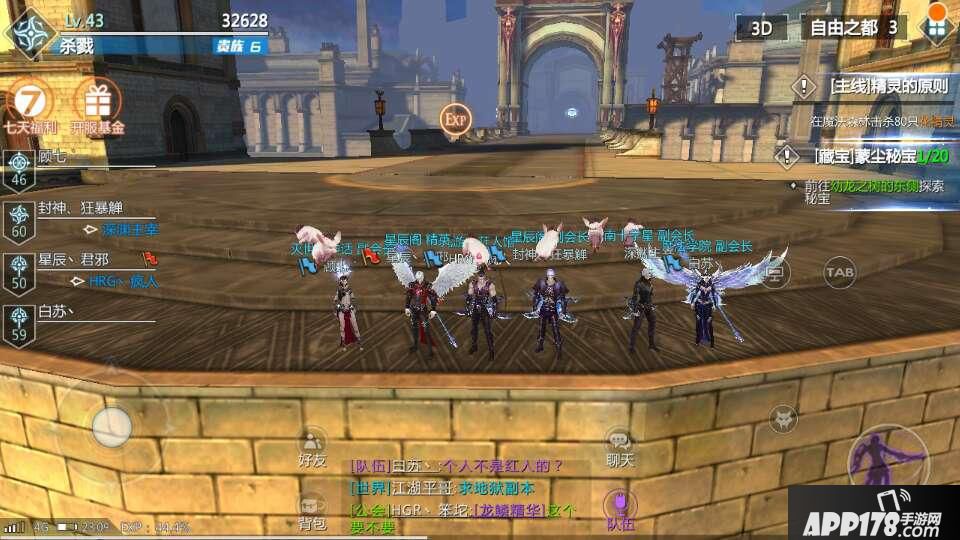Open the 开服基金 gift box fund
Viewport: 960px width, 540px height.
pos(98,105)
